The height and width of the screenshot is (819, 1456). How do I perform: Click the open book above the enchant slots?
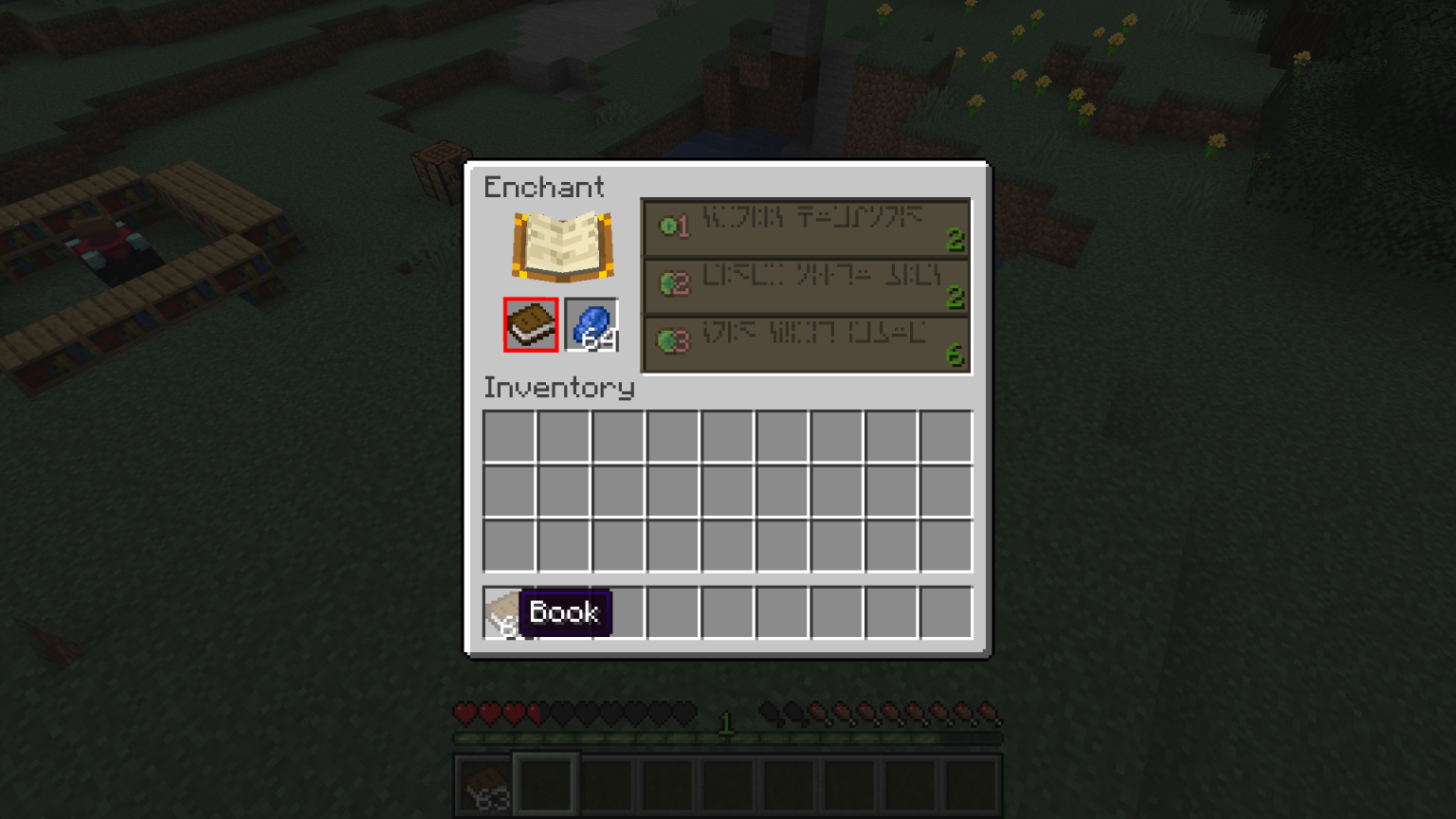562,245
